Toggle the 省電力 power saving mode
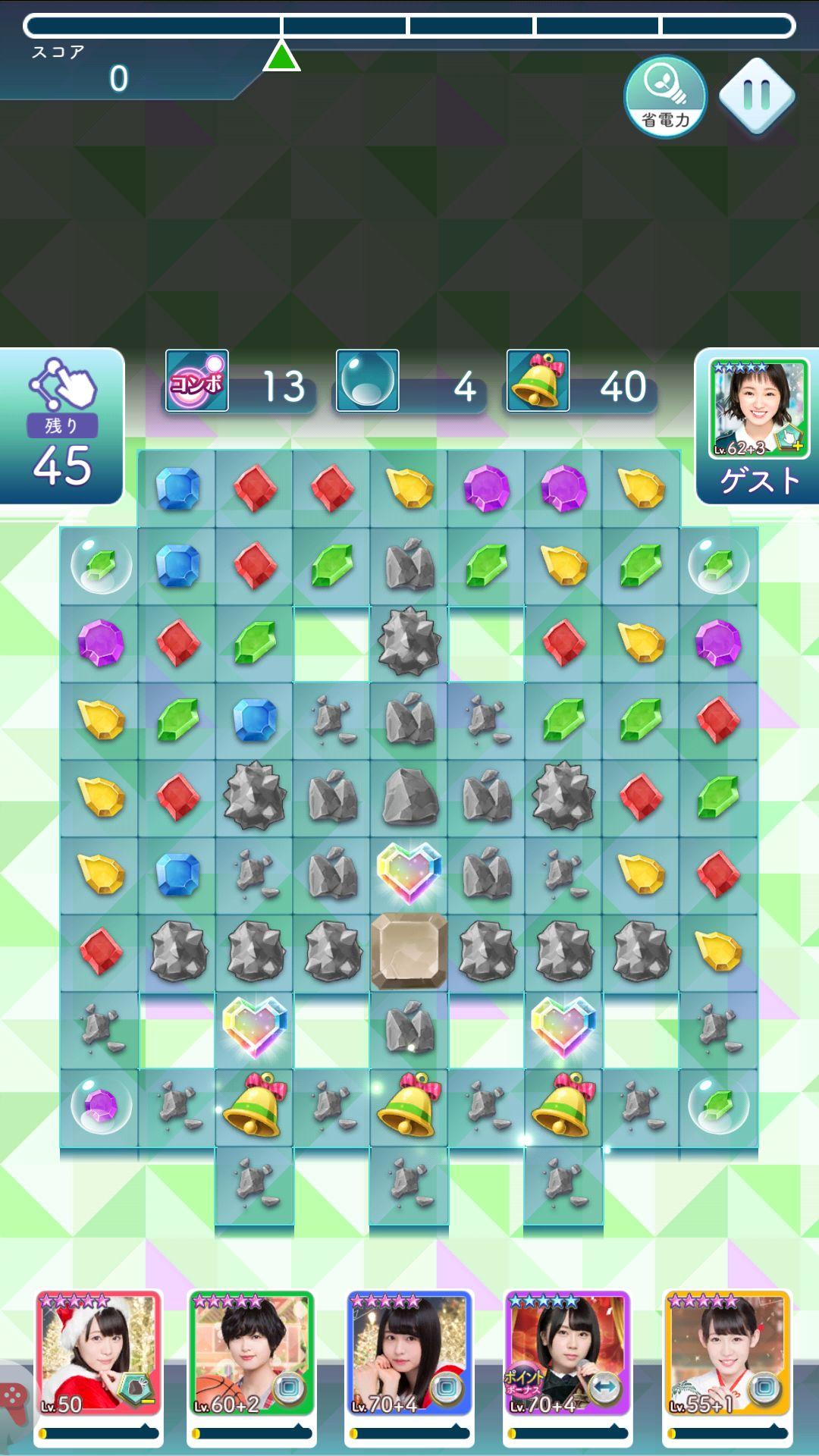 665,96
